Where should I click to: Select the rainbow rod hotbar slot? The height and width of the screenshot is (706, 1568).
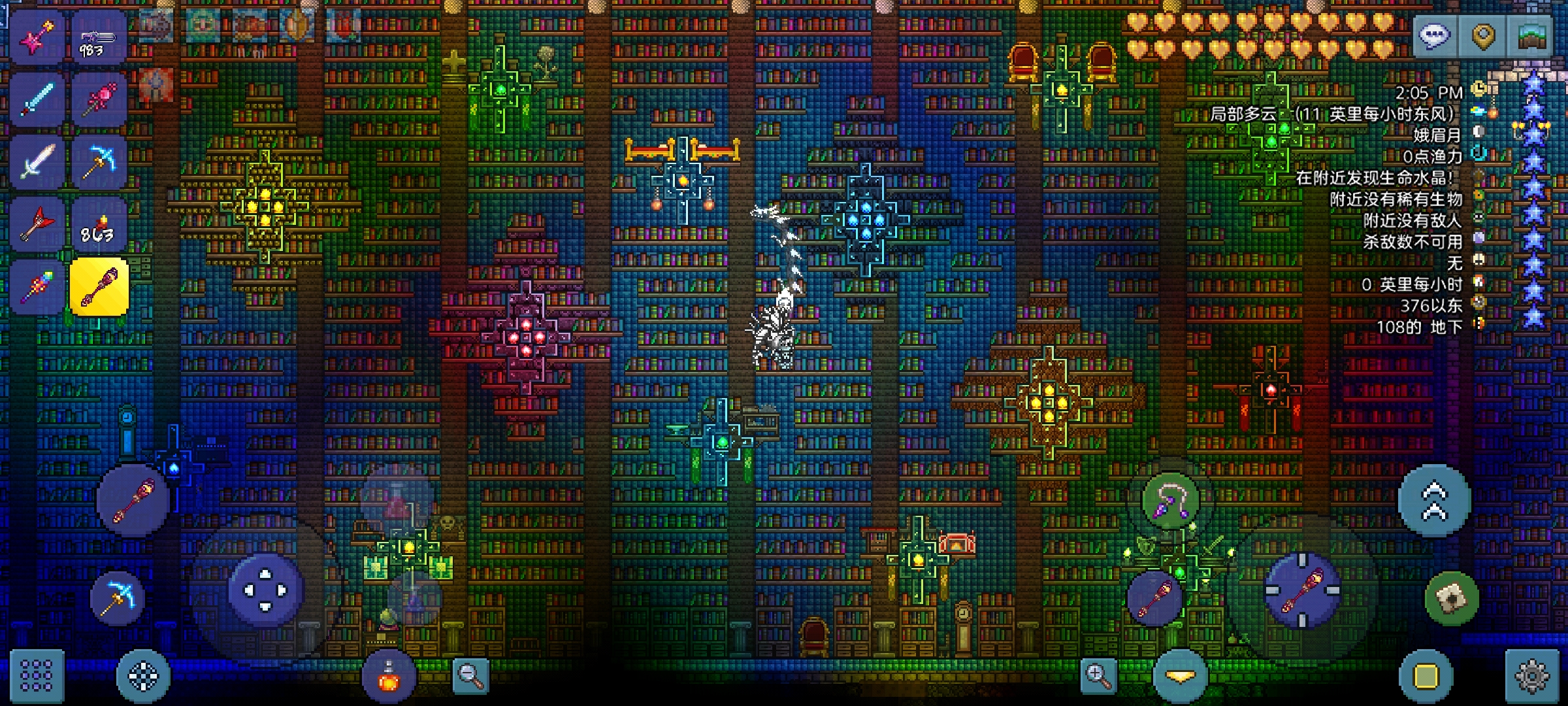37,287
